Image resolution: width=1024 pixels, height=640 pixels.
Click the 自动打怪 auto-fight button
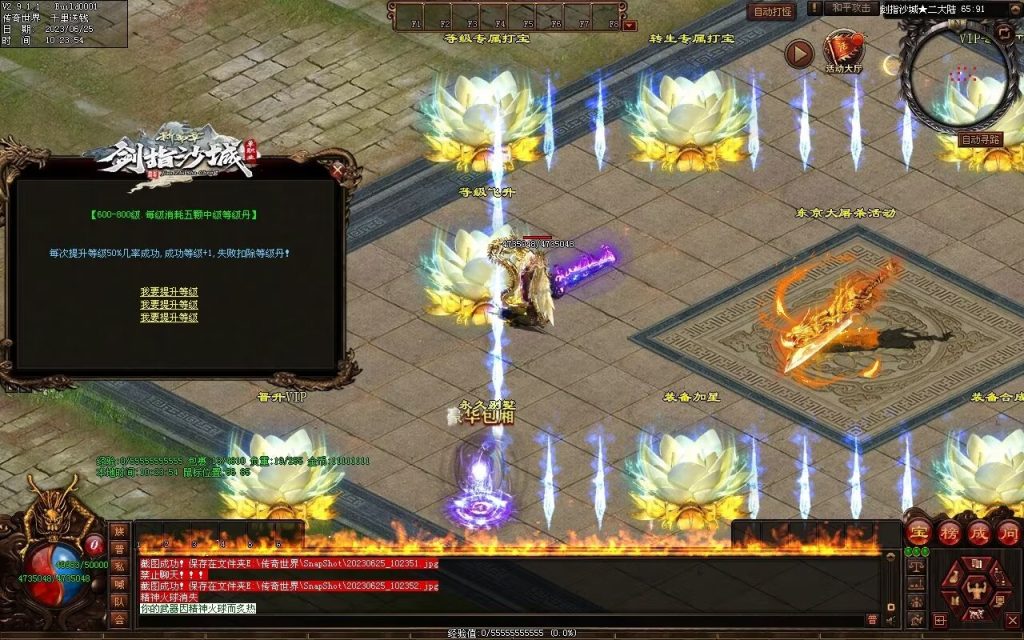(772, 12)
